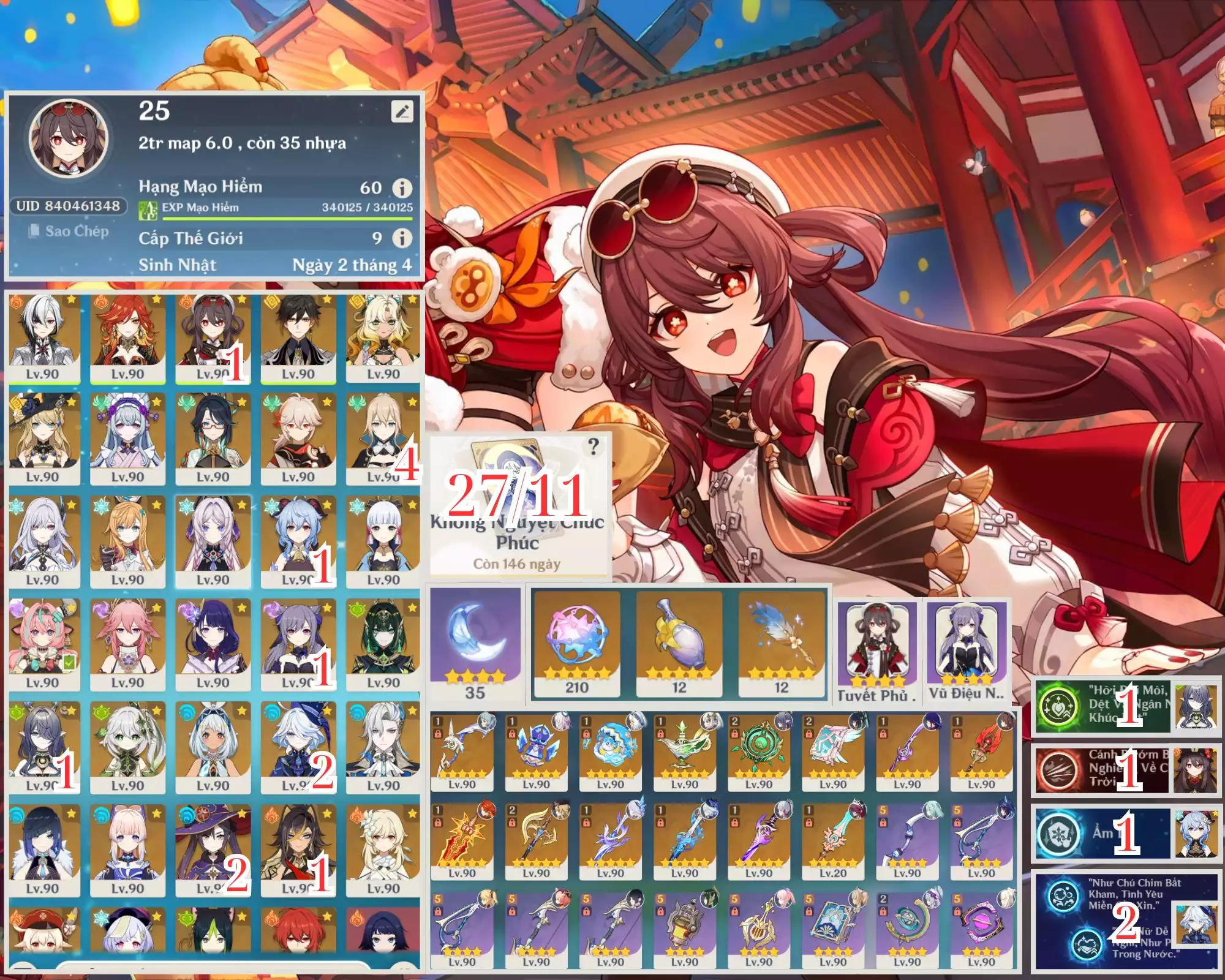1225x980 pixels.
Task: Open the Keqing outfit thumbnail
Action: pyautogui.click(x=967, y=649)
